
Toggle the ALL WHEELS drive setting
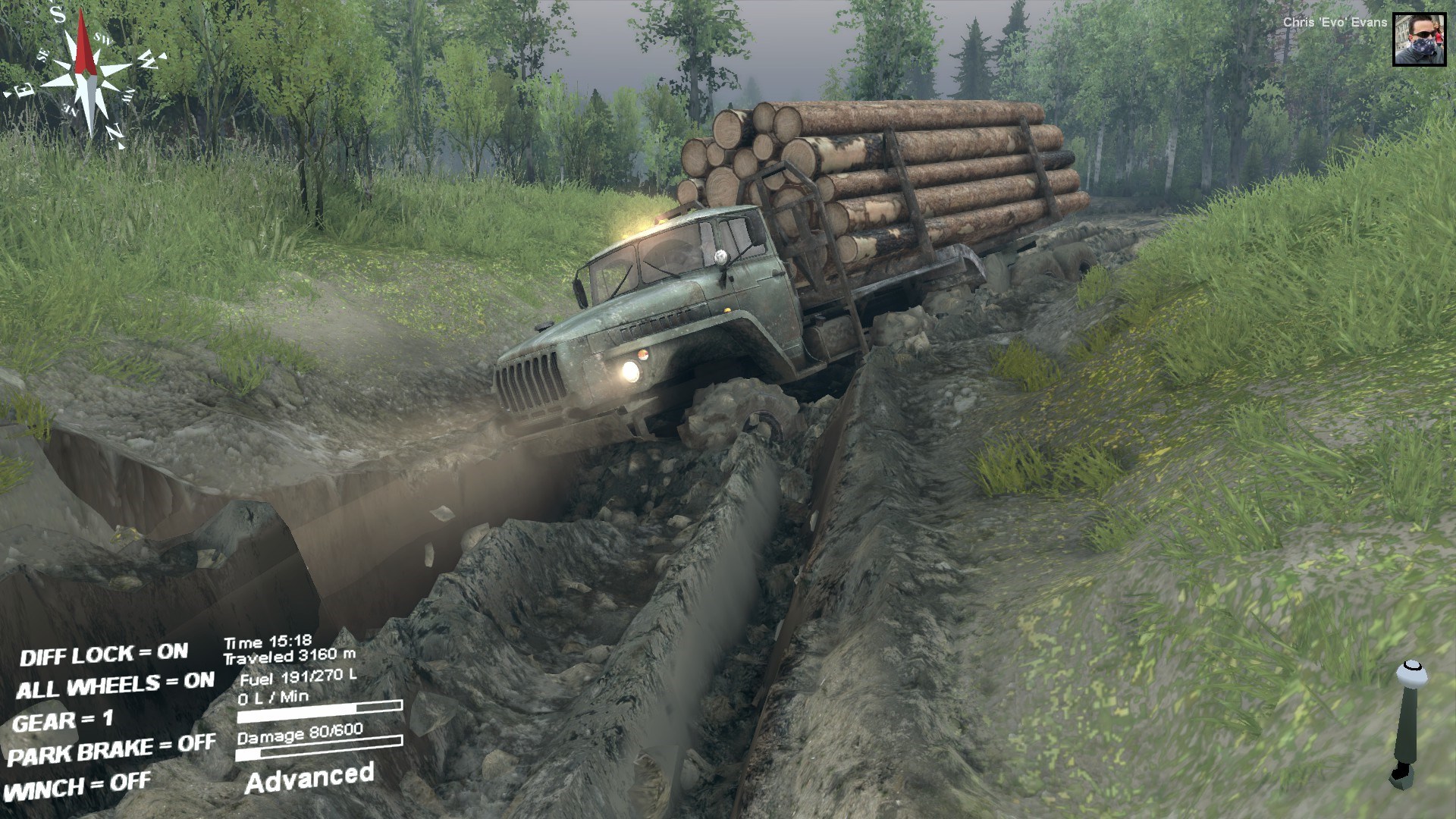[115, 686]
